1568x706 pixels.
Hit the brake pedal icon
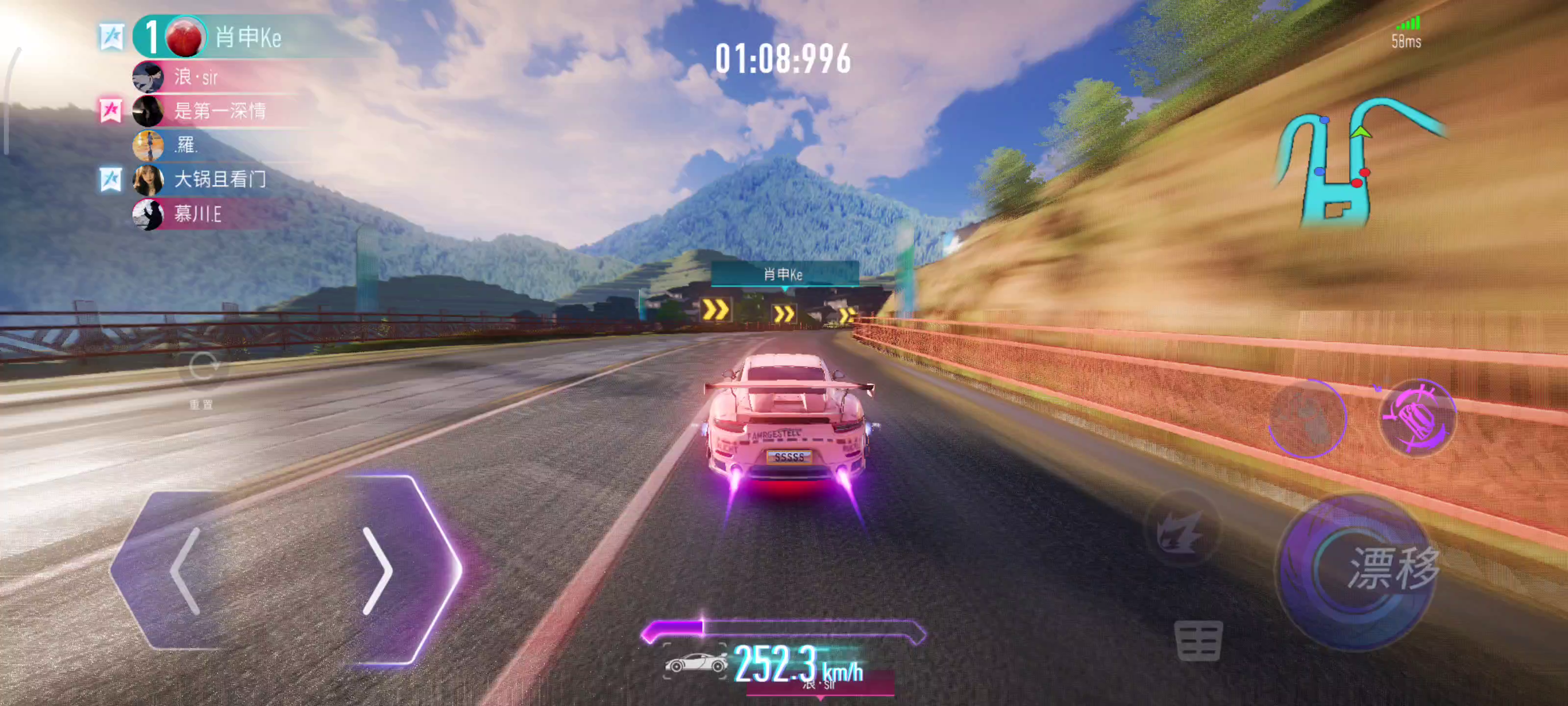coord(1198,640)
